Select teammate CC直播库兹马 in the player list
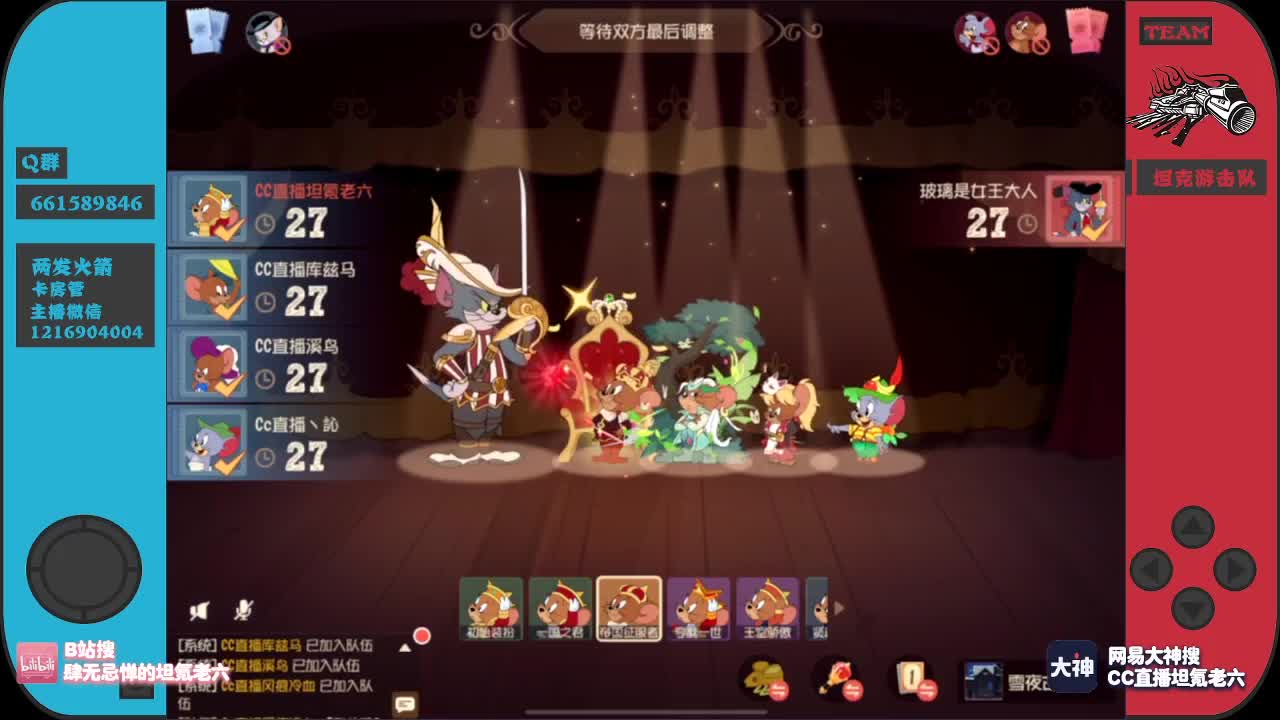Viewport: 1280px width, 720px height. point(270,288)
